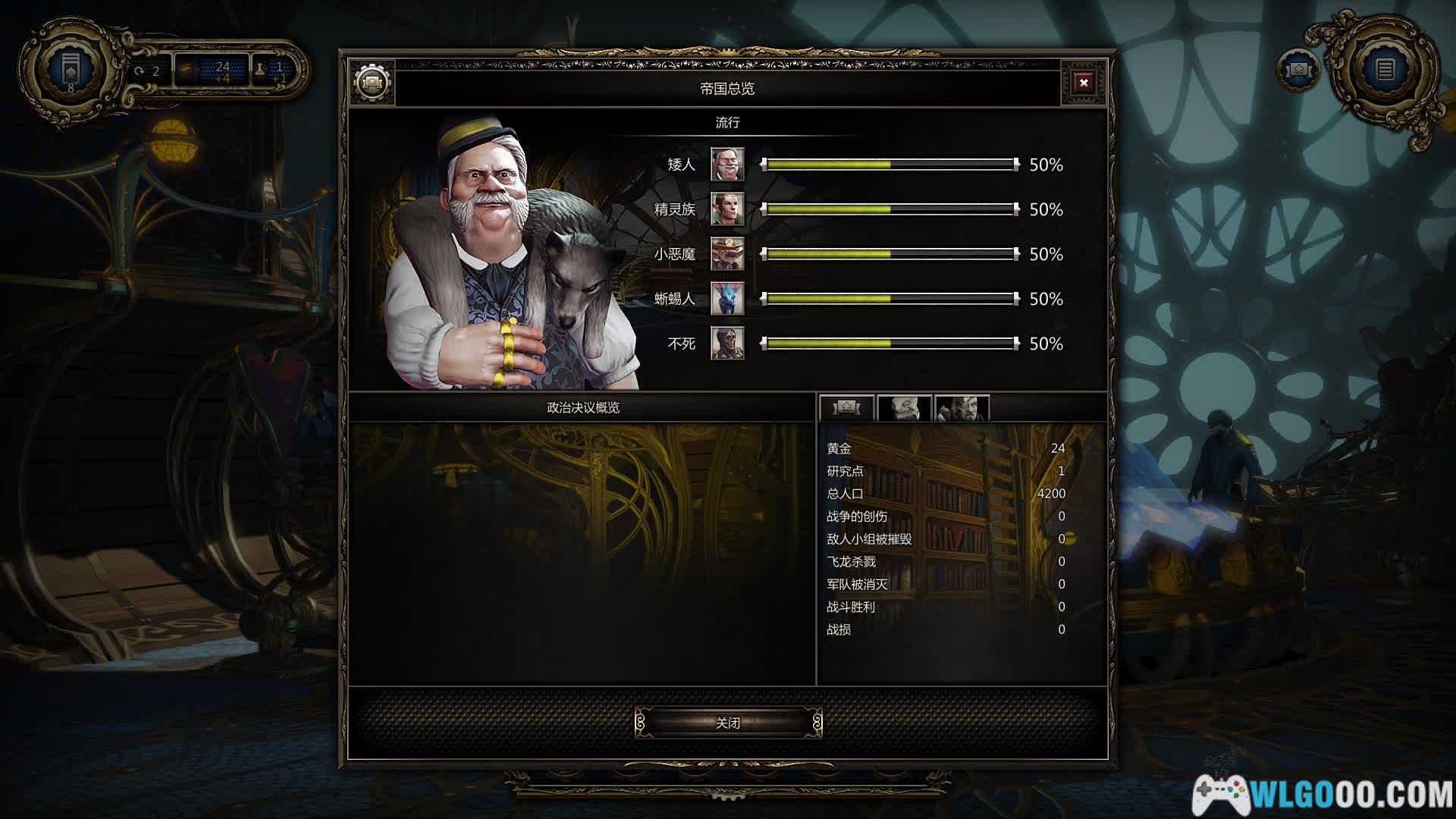This screenshot has width=1456, height=819.
Task: Choose the elf (精灵族) portrait icon
Action: (727, 209)
